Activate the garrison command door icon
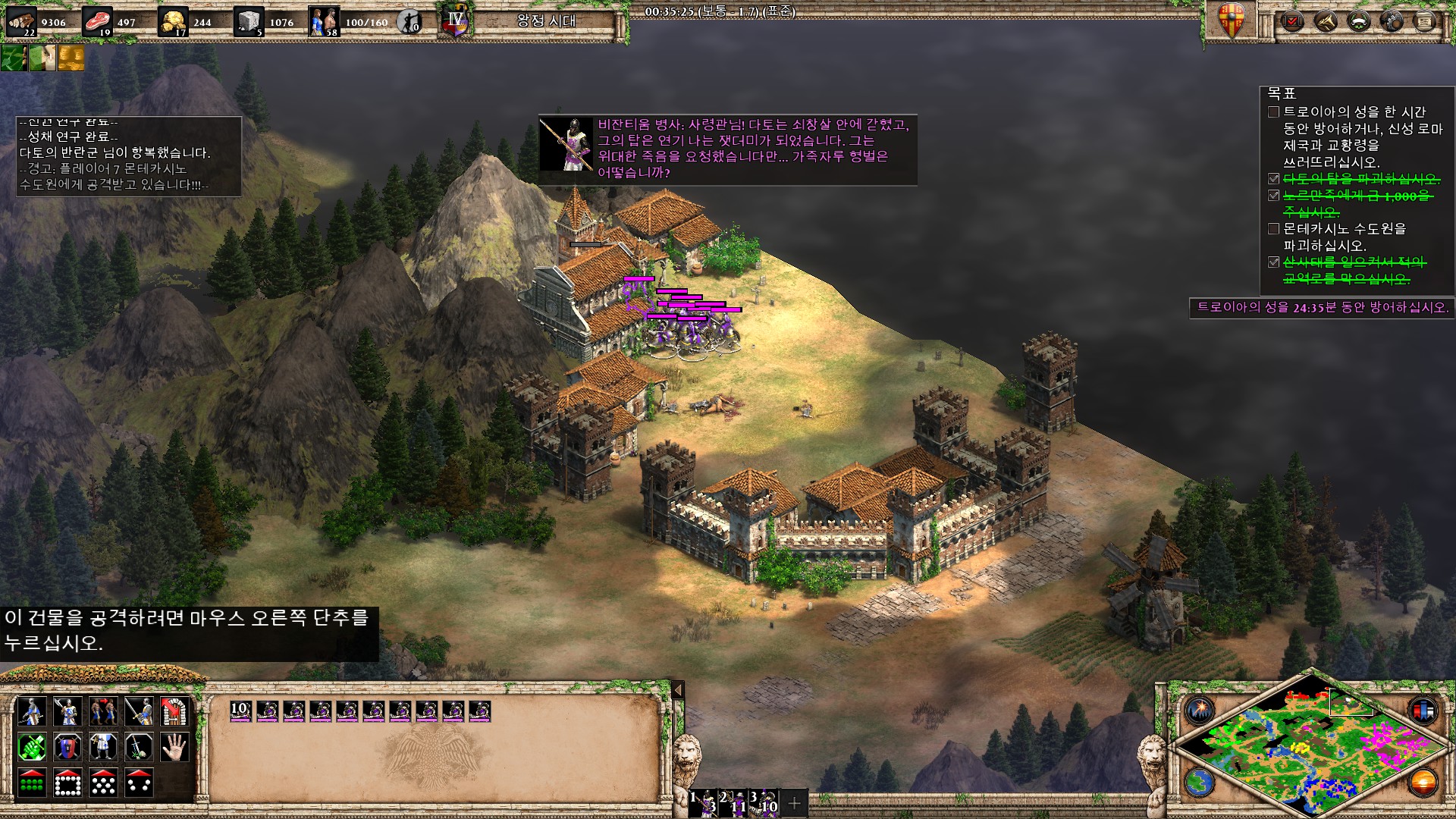The width and height of the screenshot is (1456, 819). pyautogui.click(x=175, y=711)
